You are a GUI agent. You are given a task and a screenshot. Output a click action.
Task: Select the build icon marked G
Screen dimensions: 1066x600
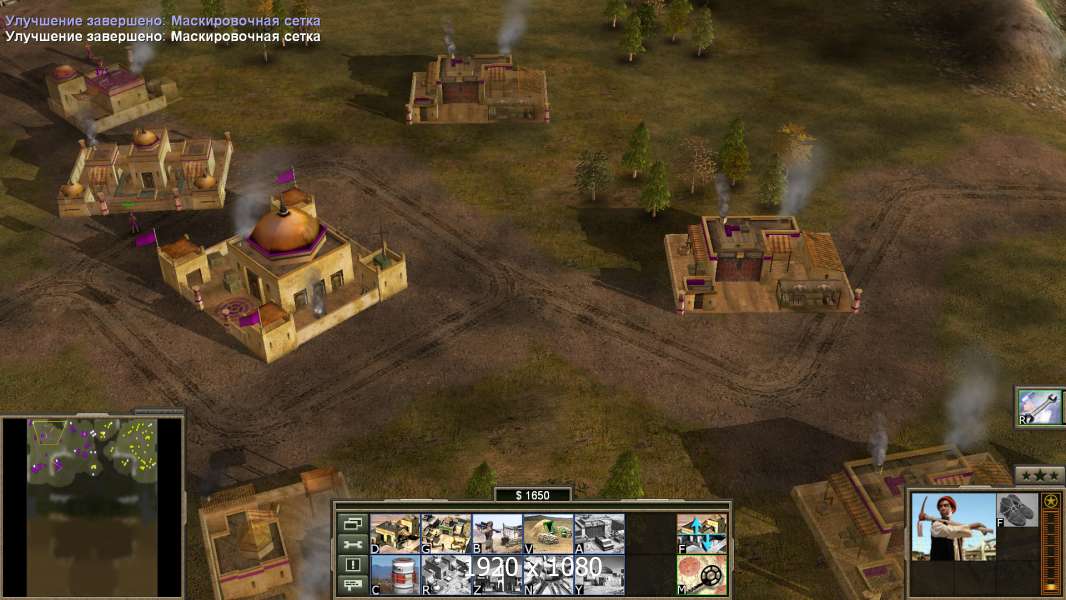[446, 533]
